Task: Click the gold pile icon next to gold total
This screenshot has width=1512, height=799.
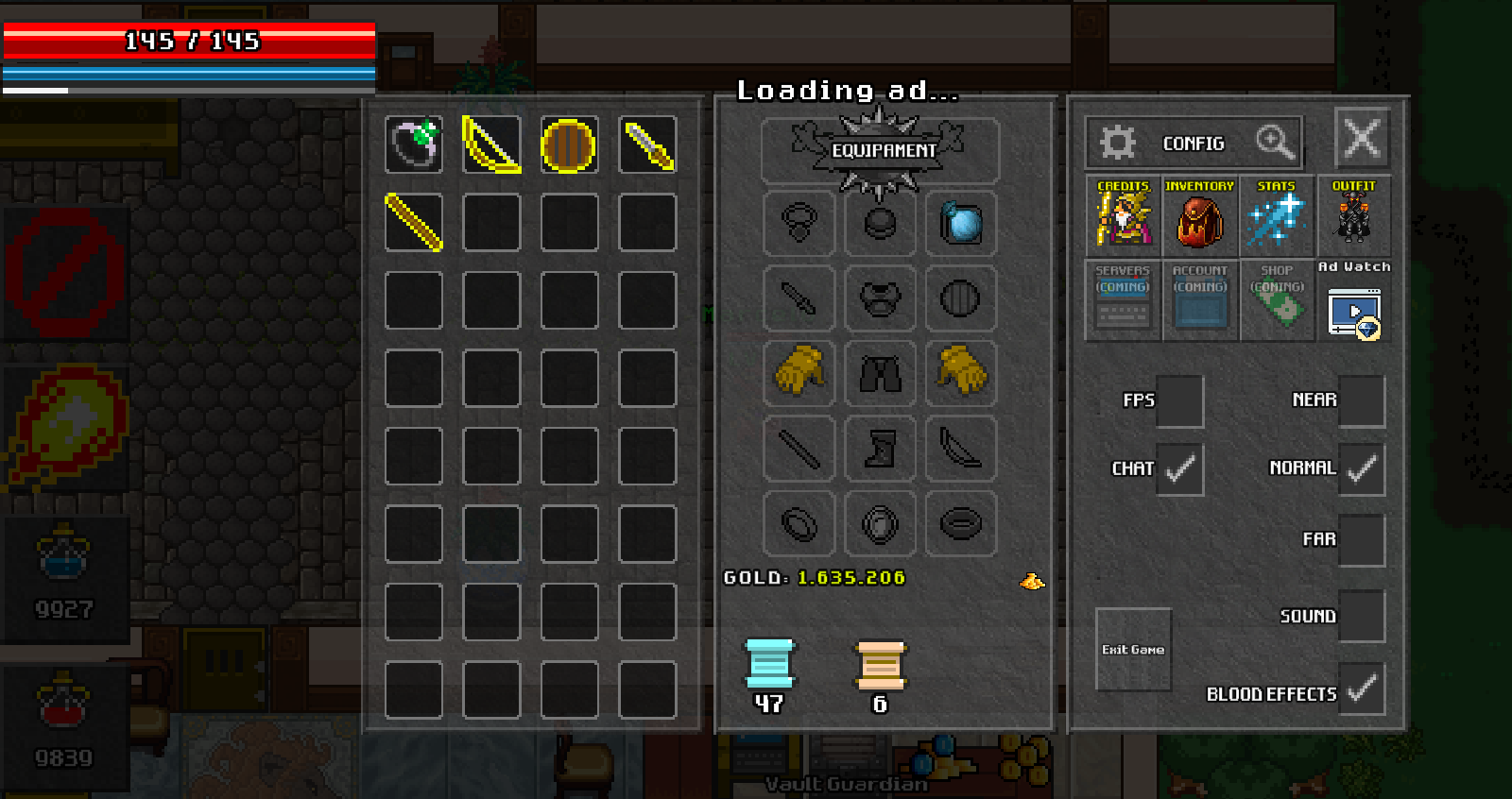Action: pos(1032,583)
